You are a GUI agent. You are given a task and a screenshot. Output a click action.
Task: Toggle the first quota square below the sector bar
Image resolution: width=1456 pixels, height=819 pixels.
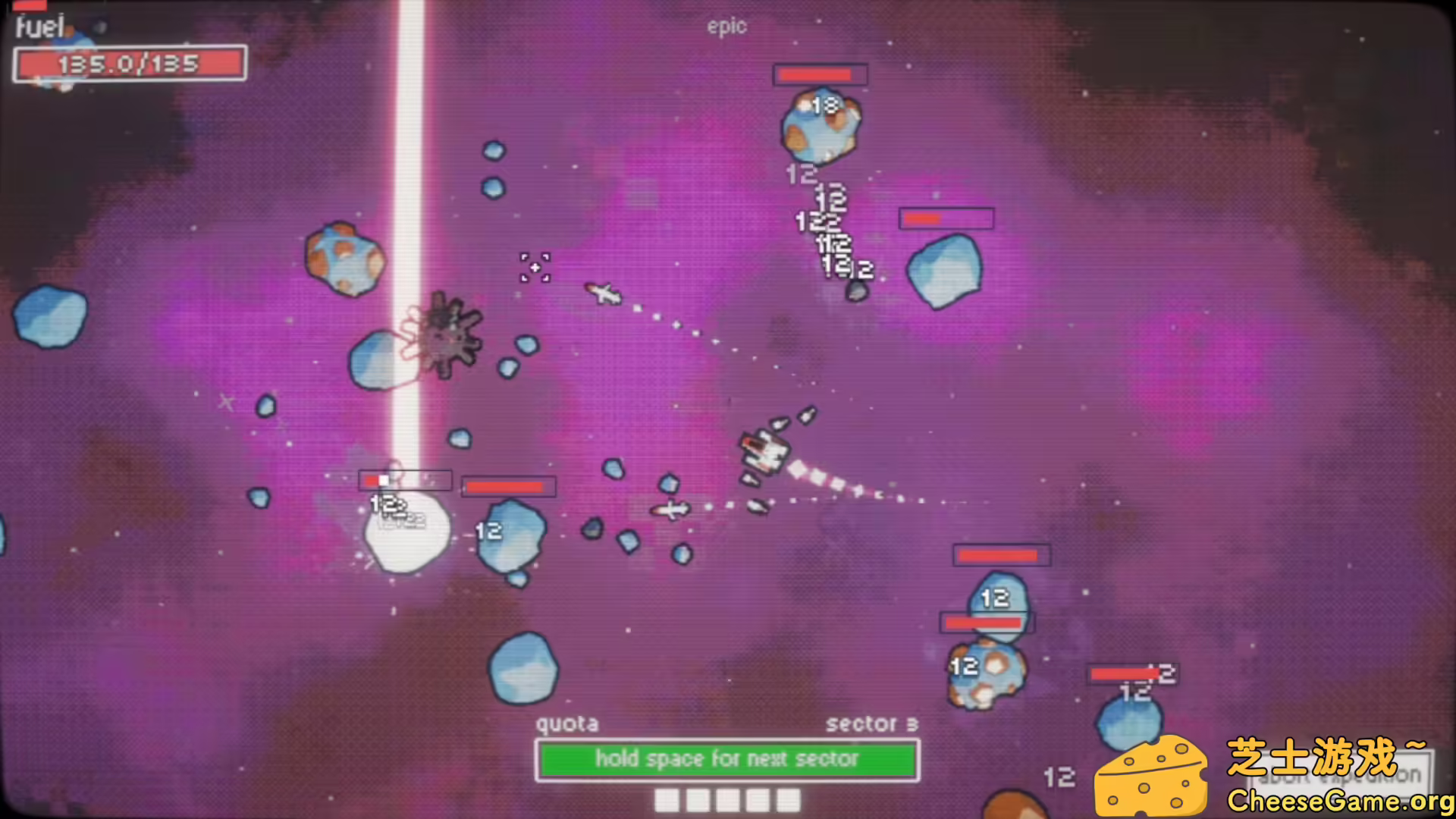[668, 799]
